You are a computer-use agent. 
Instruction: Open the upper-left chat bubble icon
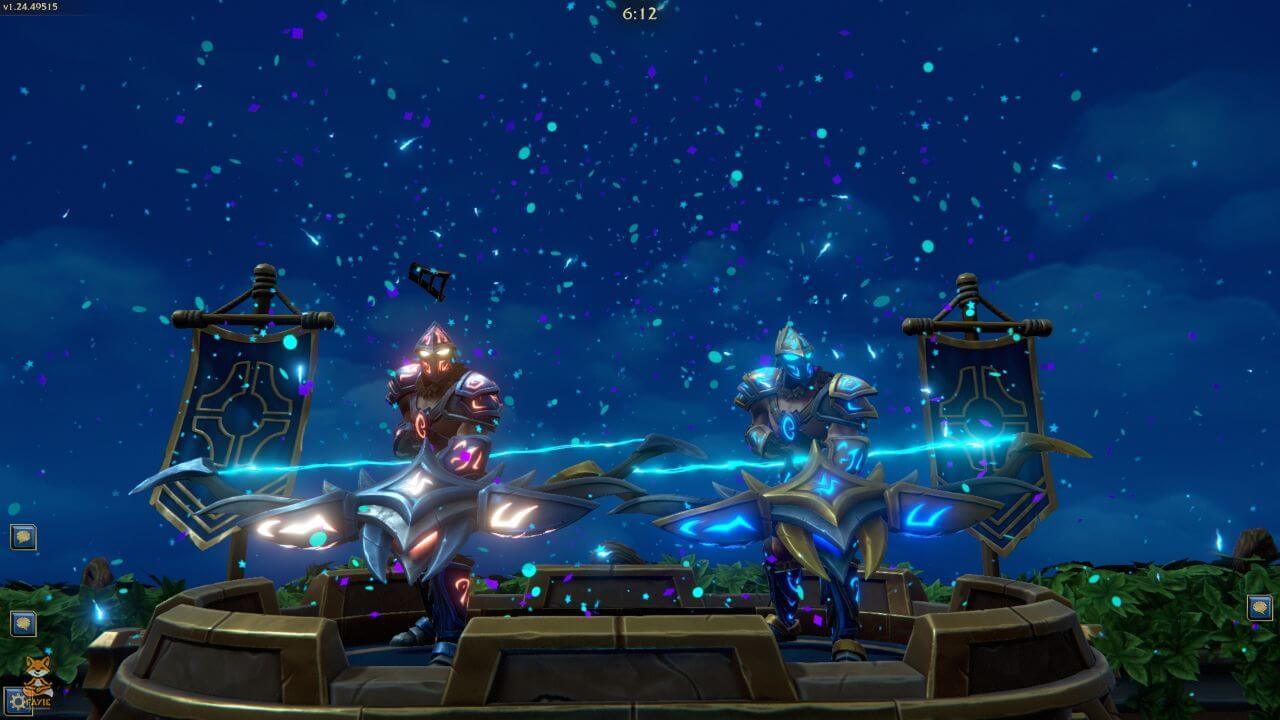coord(23,537)
